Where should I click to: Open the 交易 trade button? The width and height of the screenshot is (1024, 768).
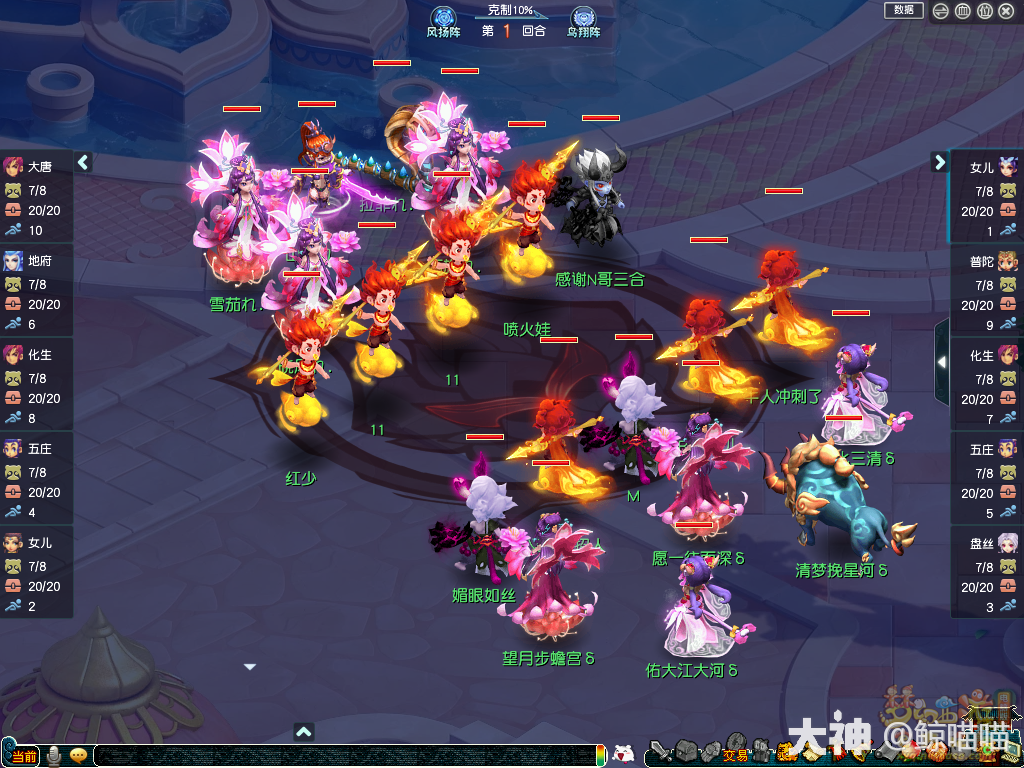pyautogui.click(x=735, y=755)
